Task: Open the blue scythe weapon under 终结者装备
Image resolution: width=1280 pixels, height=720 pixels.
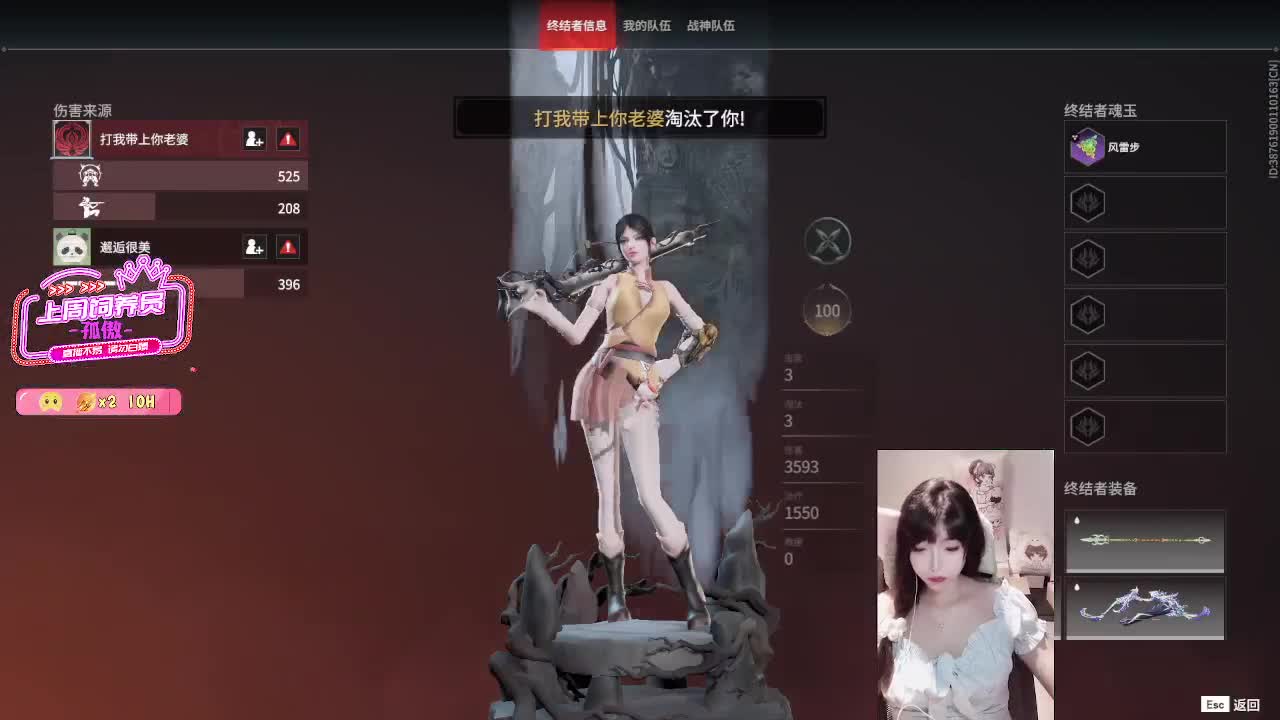Action: click(x=1143, y=608)
